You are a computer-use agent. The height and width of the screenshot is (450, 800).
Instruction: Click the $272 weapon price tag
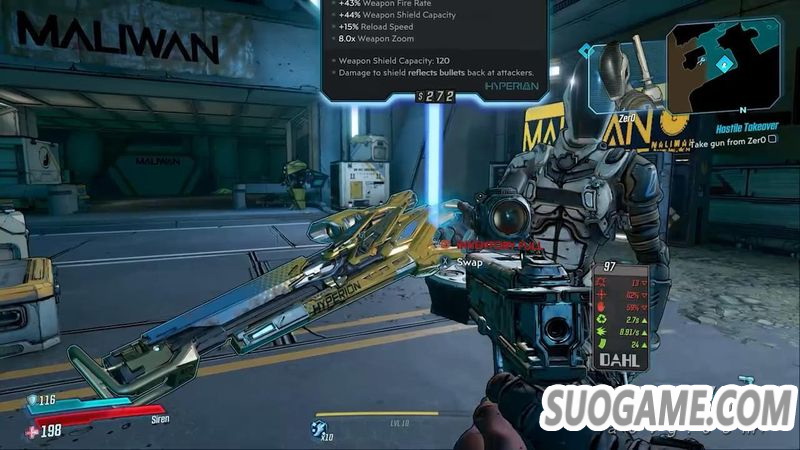435,97
